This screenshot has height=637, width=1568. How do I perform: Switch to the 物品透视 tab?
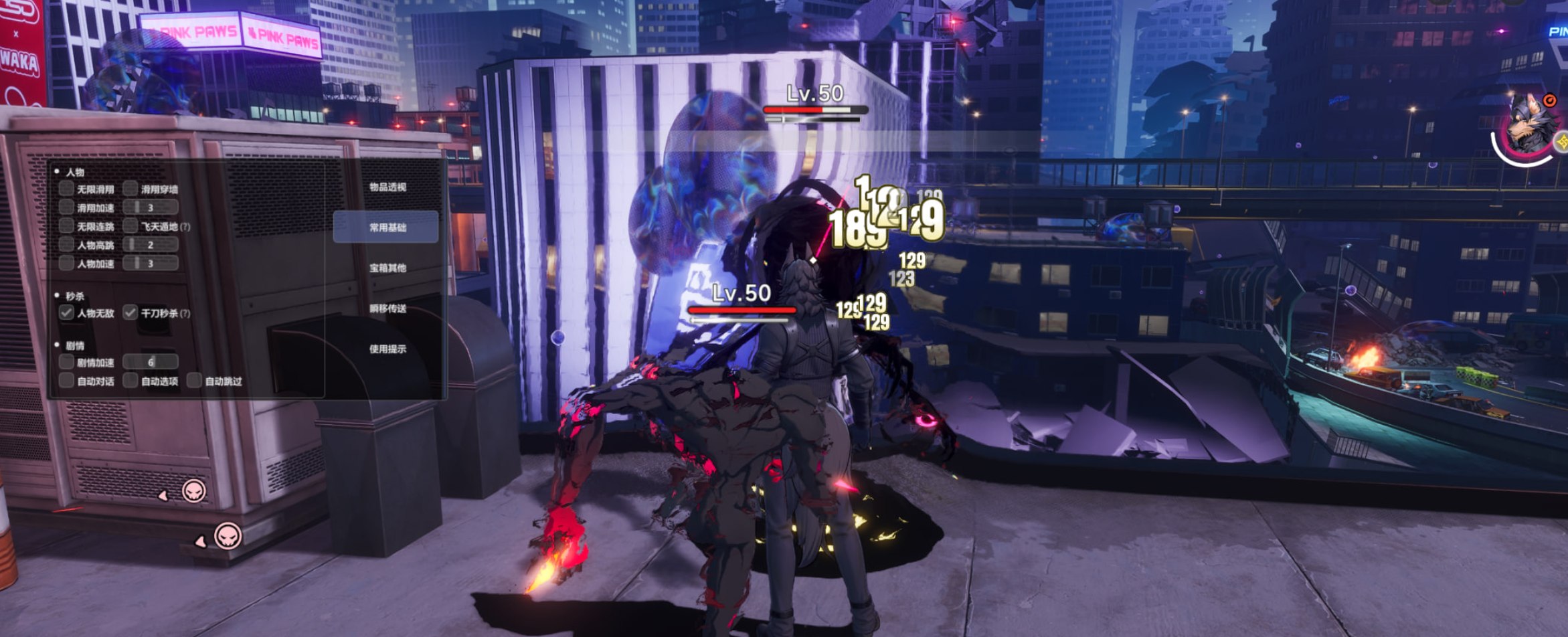(387, 187)
